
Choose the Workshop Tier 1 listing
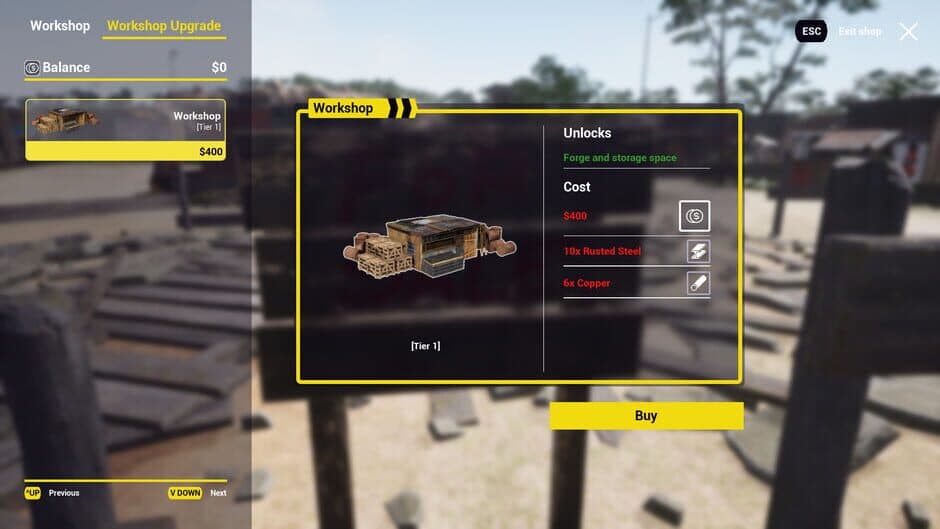click(x=125, y=130)
